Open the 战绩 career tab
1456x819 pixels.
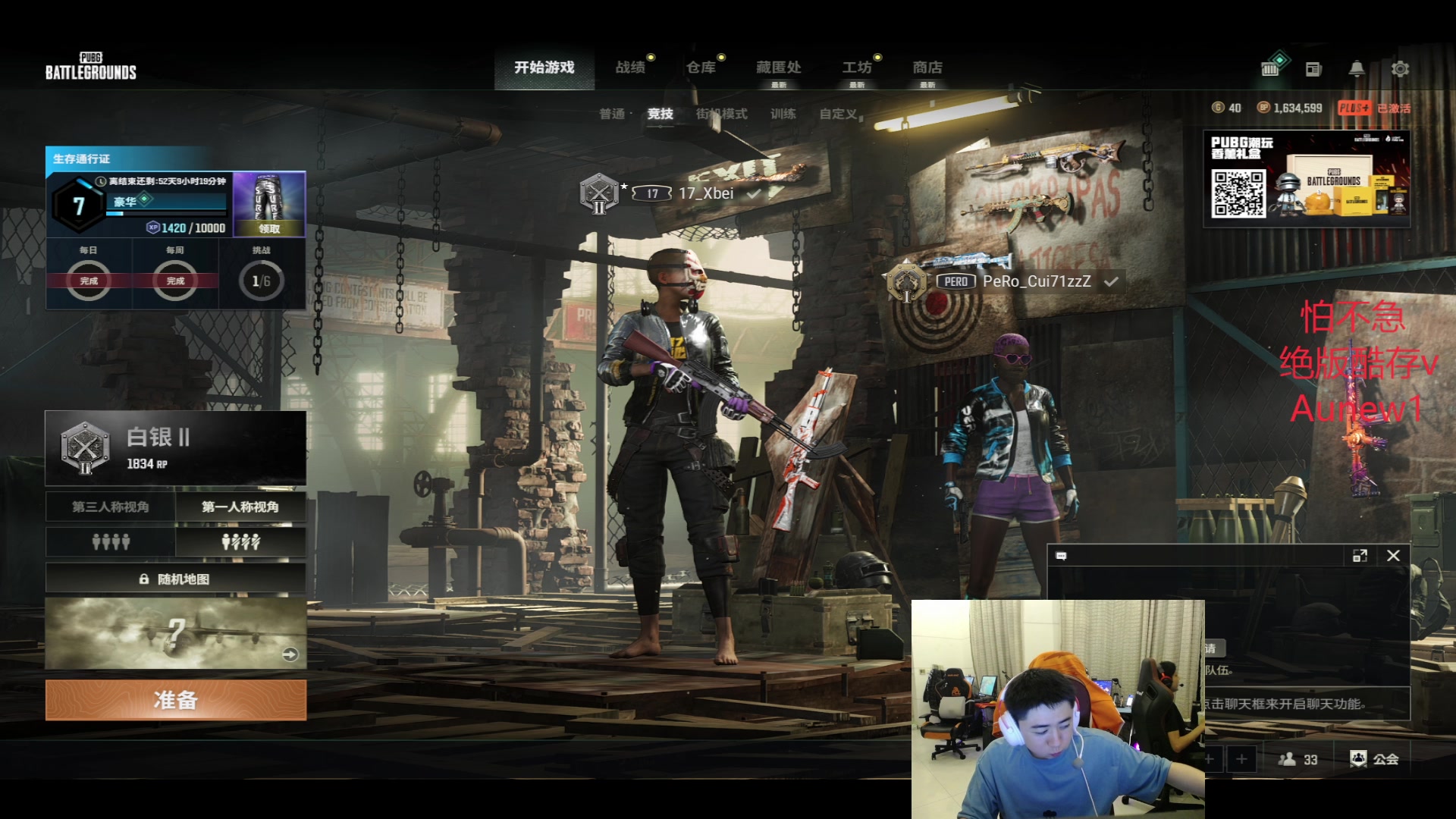tap(630, 67)
